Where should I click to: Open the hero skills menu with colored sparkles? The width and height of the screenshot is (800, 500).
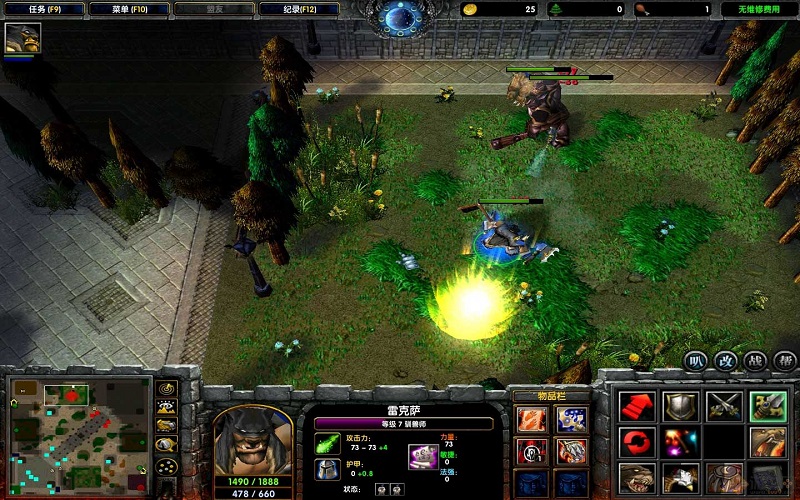click(x=678, y=441)
